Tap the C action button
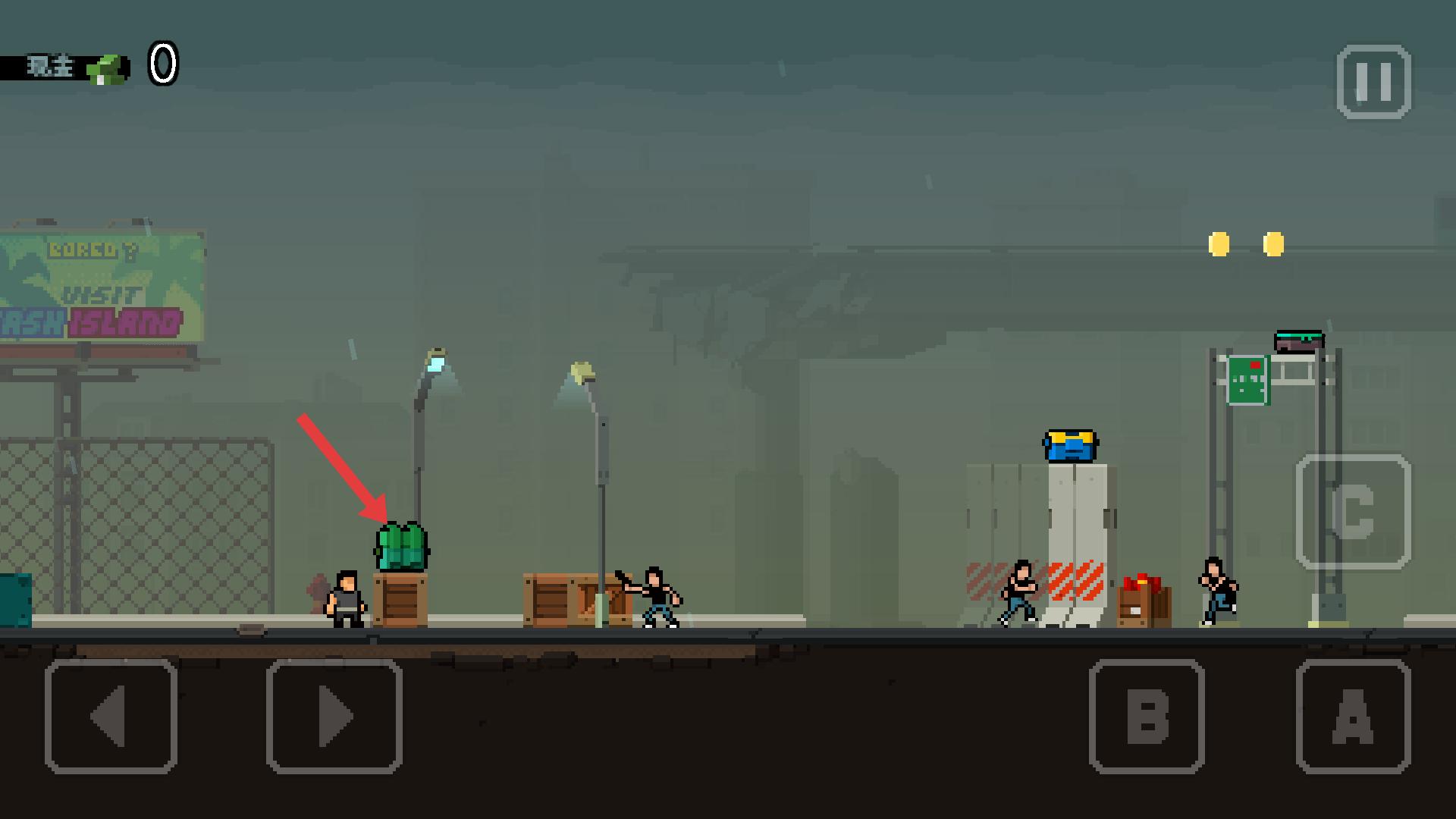1456x819 pixels. coord(1354,512)
